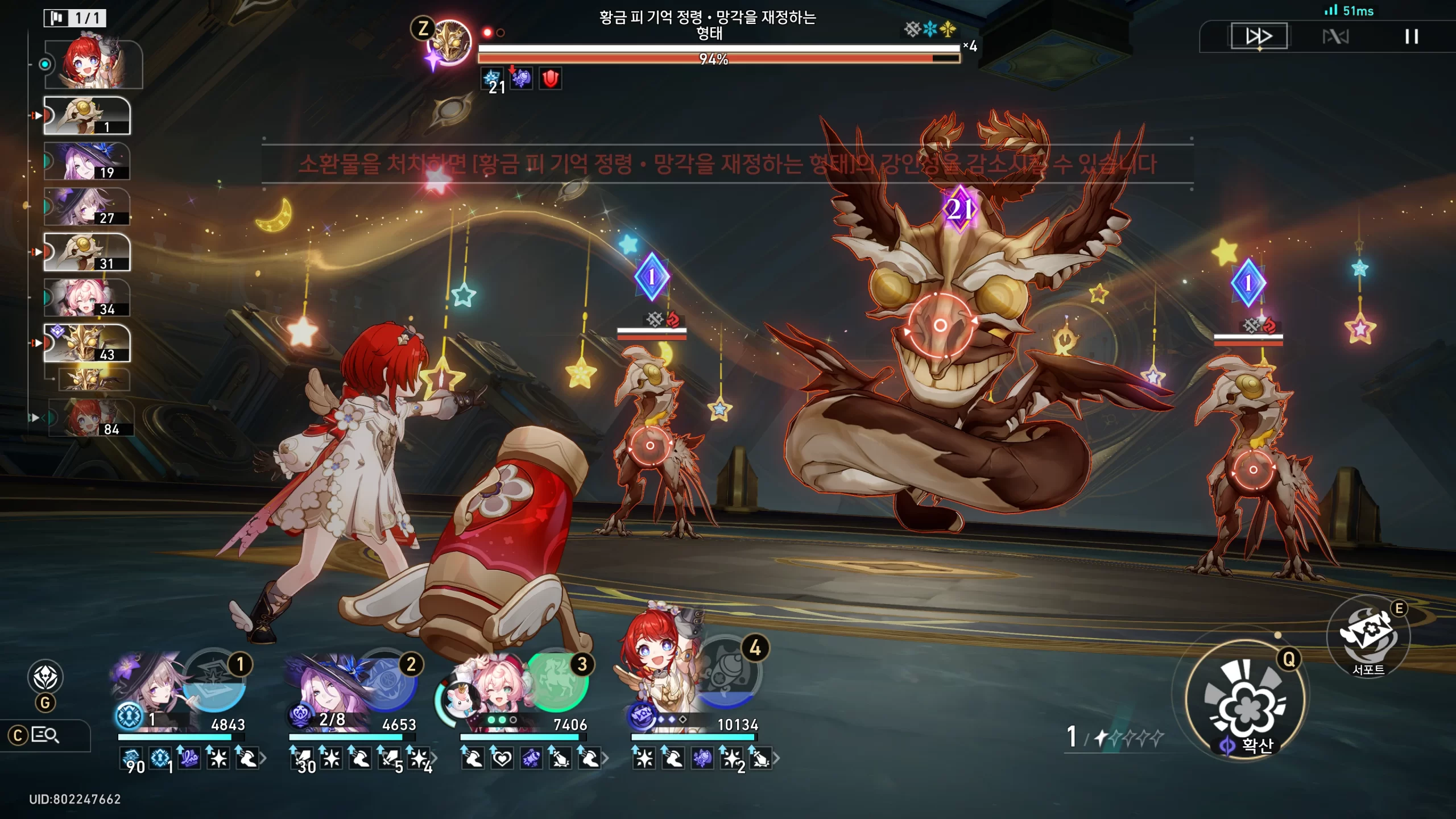The image size is (1456, 819).
Task: Open the battle details magnifier button
Action: point(44,735)
